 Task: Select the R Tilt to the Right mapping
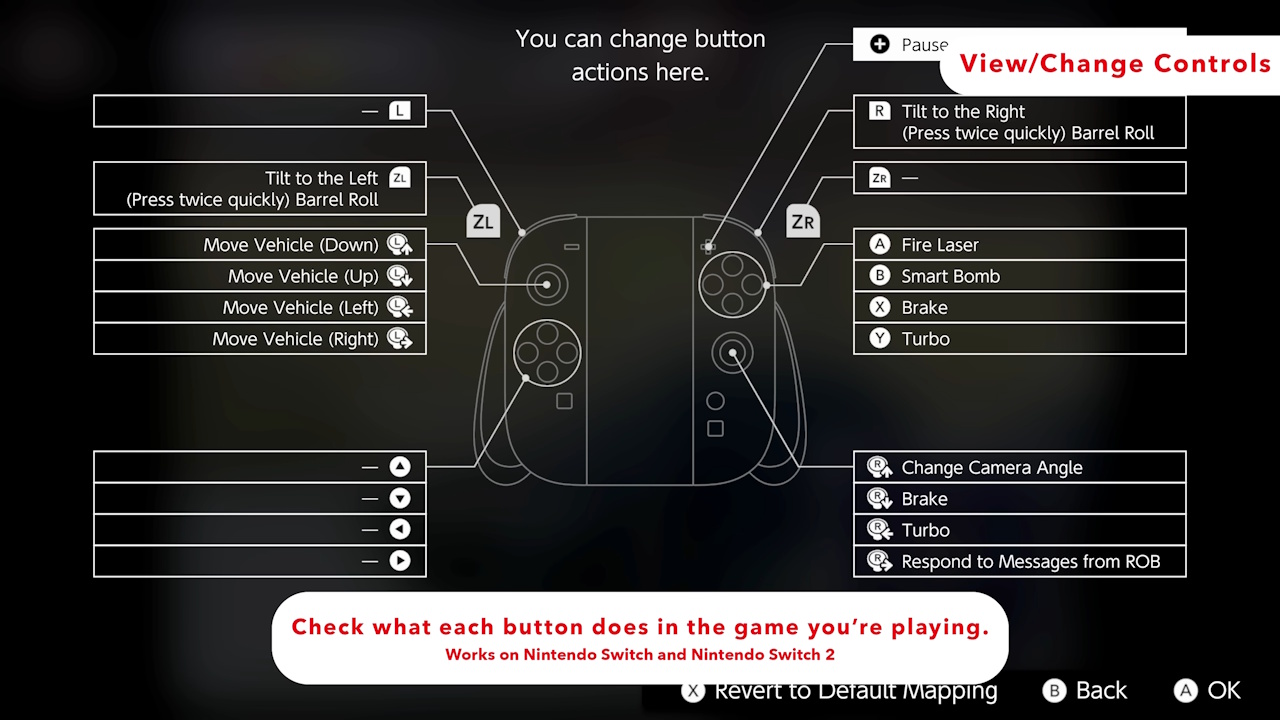[x=1019, y=121]
